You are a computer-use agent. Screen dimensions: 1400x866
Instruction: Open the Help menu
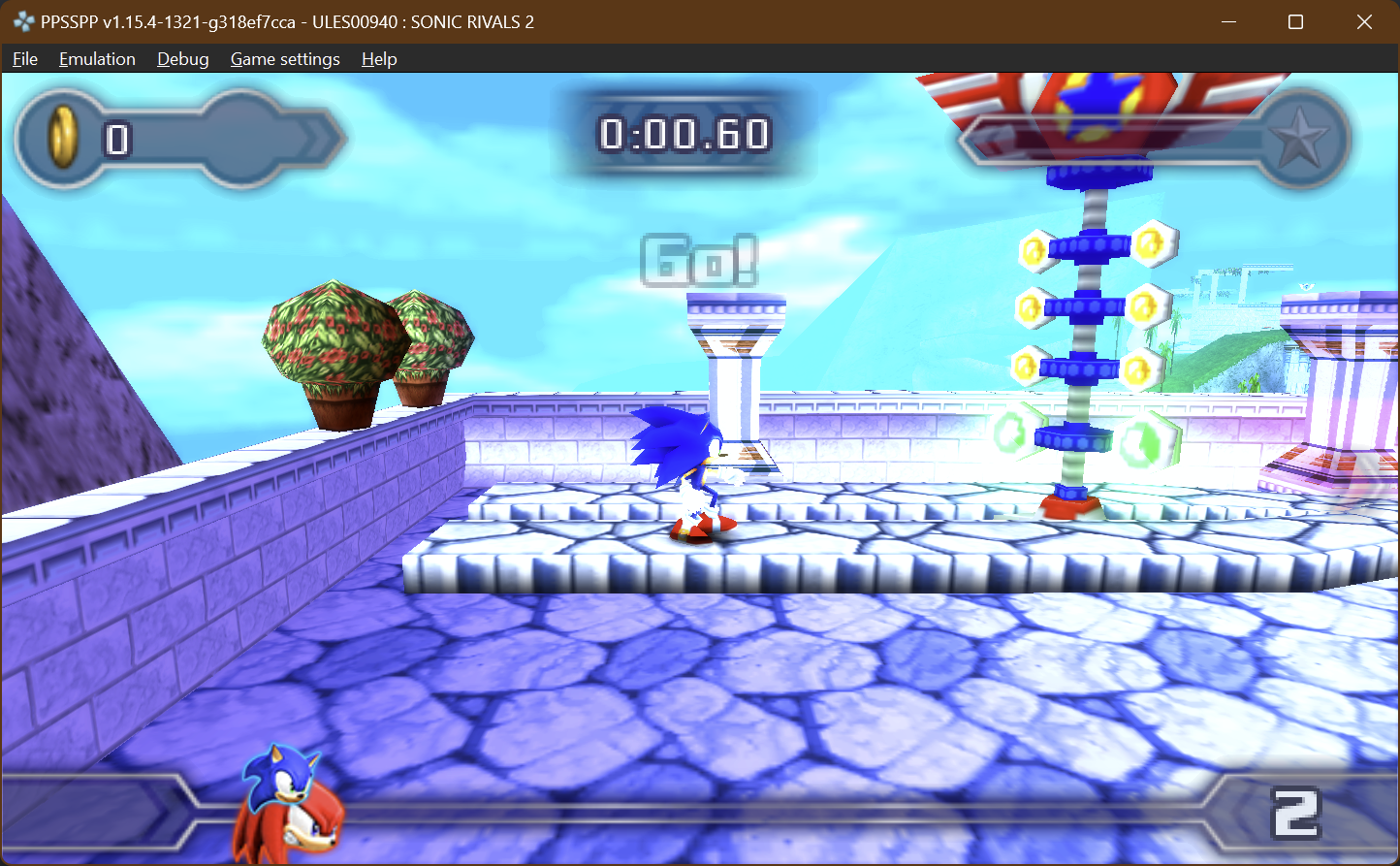click(x=378, y=59)
